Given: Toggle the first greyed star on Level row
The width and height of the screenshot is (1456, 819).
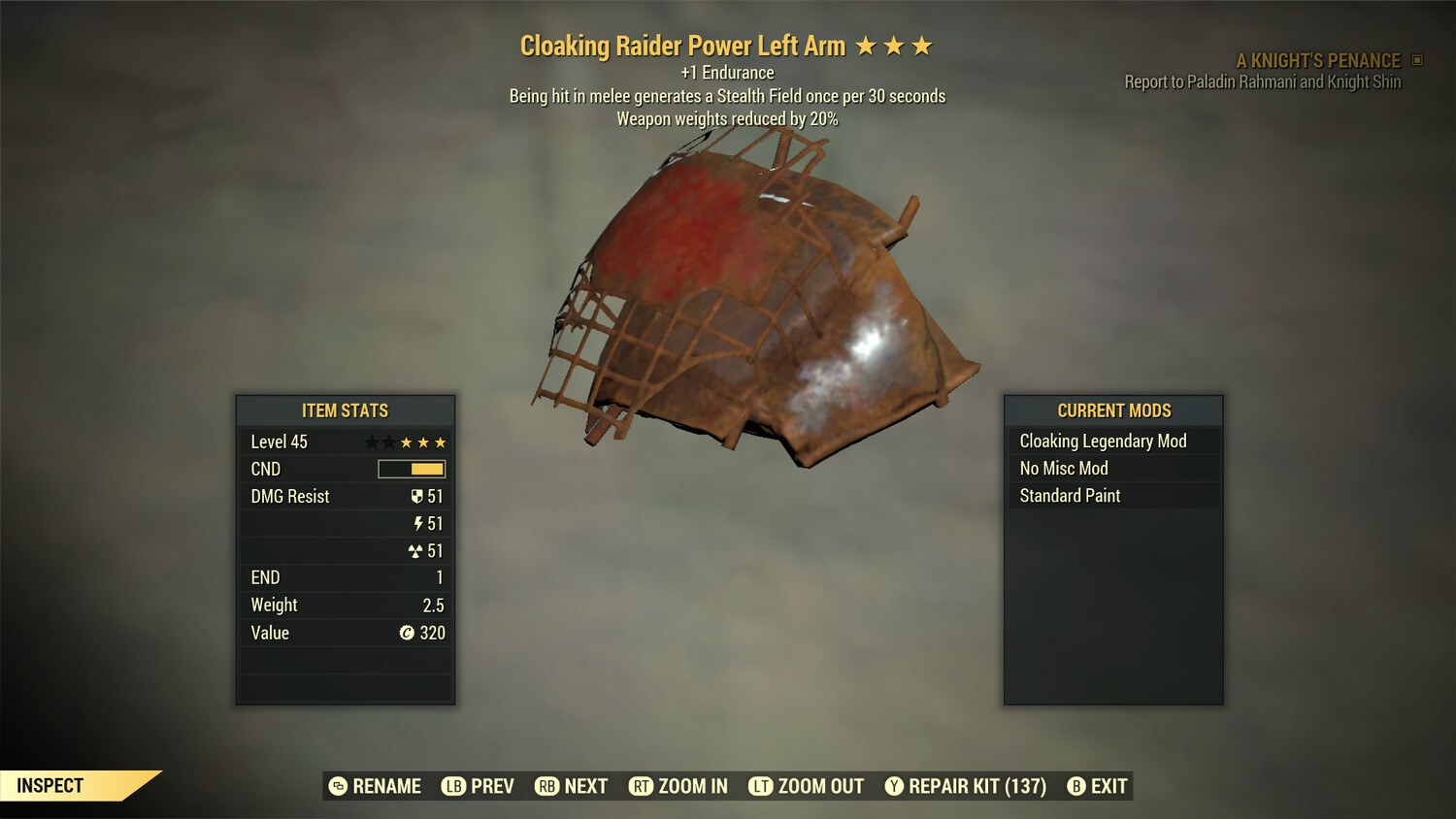Looking at the screenshot, I should (x=371, y=442).
